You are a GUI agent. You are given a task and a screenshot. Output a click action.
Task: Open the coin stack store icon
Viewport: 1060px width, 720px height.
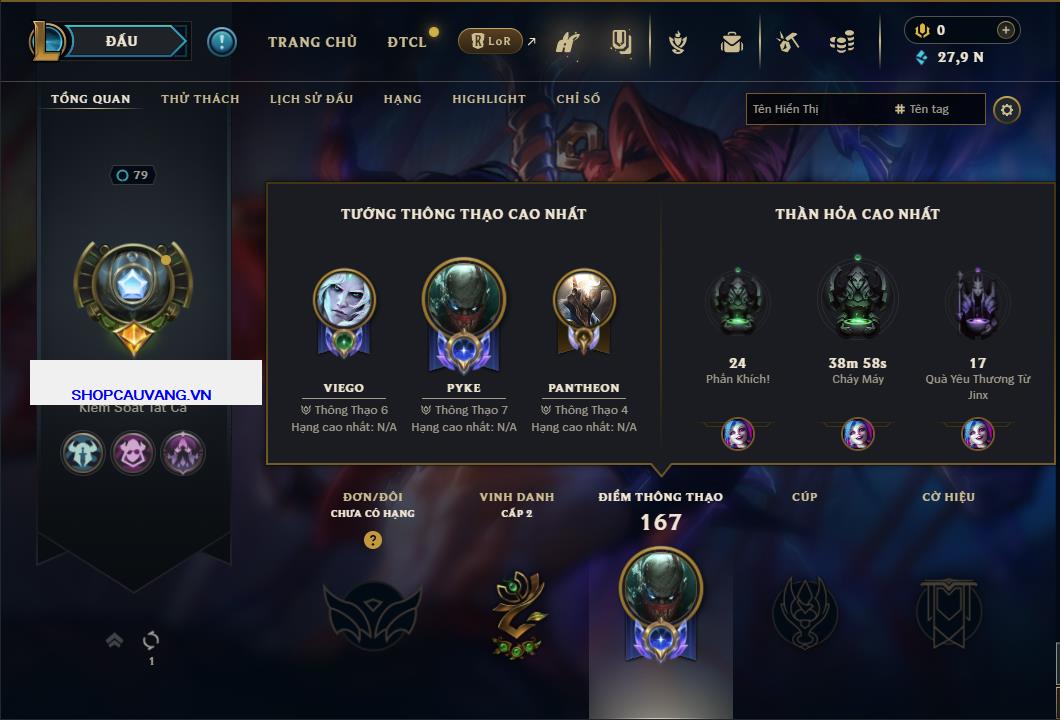pyautogui.click(x=842, y=42)
